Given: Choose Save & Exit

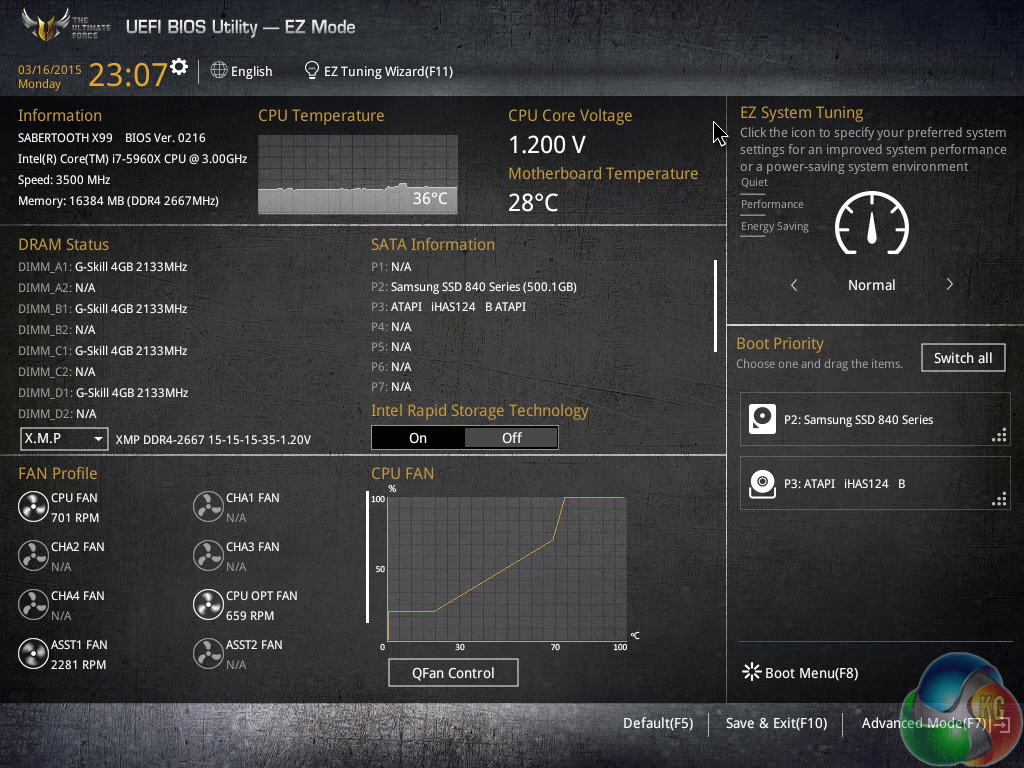Looking at the screenshot, I should point(776,723).
